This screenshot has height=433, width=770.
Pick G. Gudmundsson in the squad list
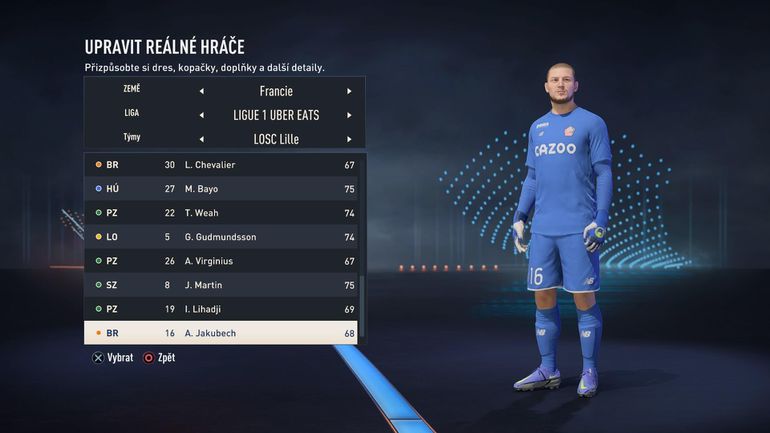221,237
